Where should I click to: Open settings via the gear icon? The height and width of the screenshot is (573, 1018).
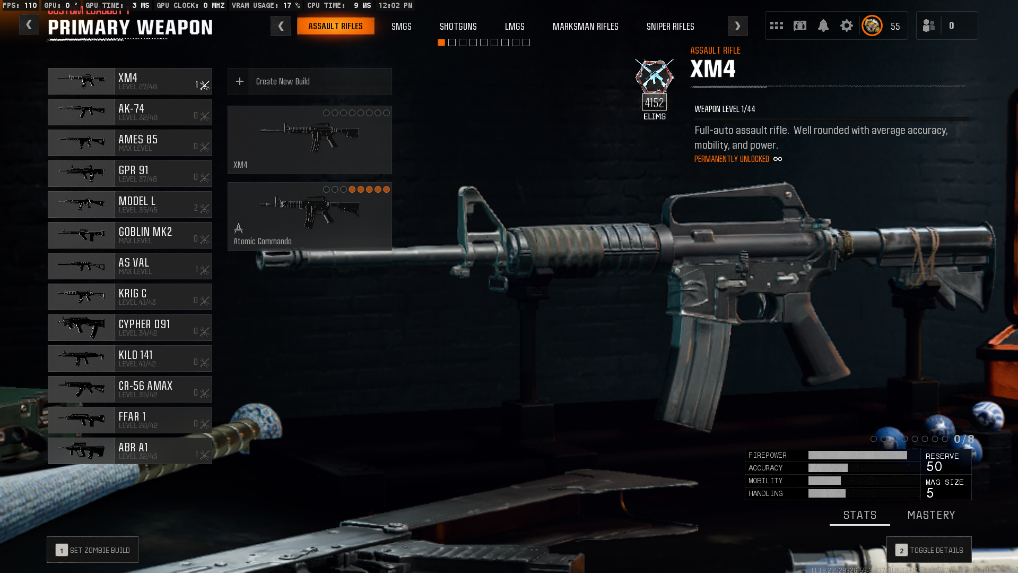pos(846,27)
